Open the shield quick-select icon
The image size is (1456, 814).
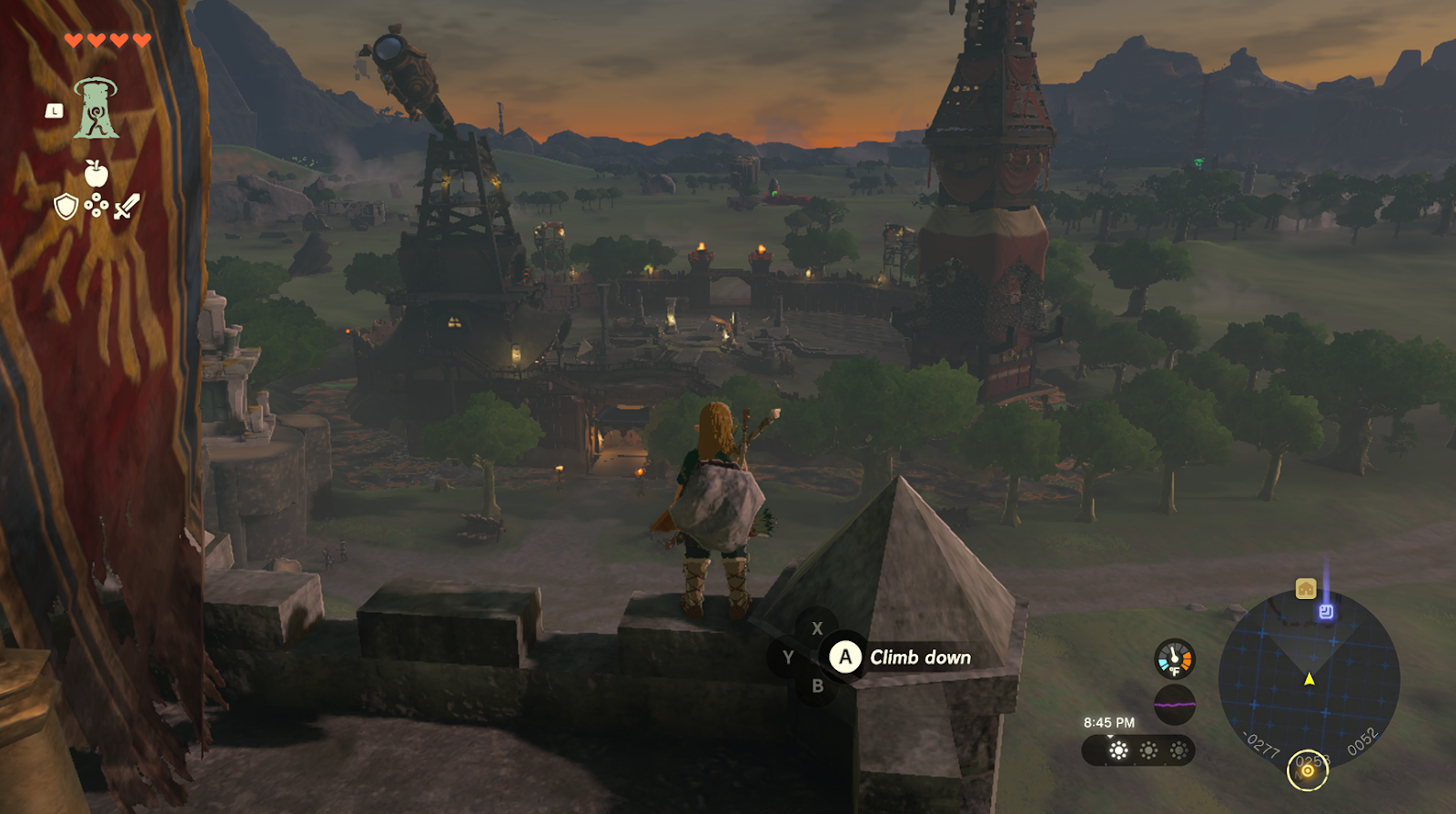pyautogui.click(x=66, y=207)
